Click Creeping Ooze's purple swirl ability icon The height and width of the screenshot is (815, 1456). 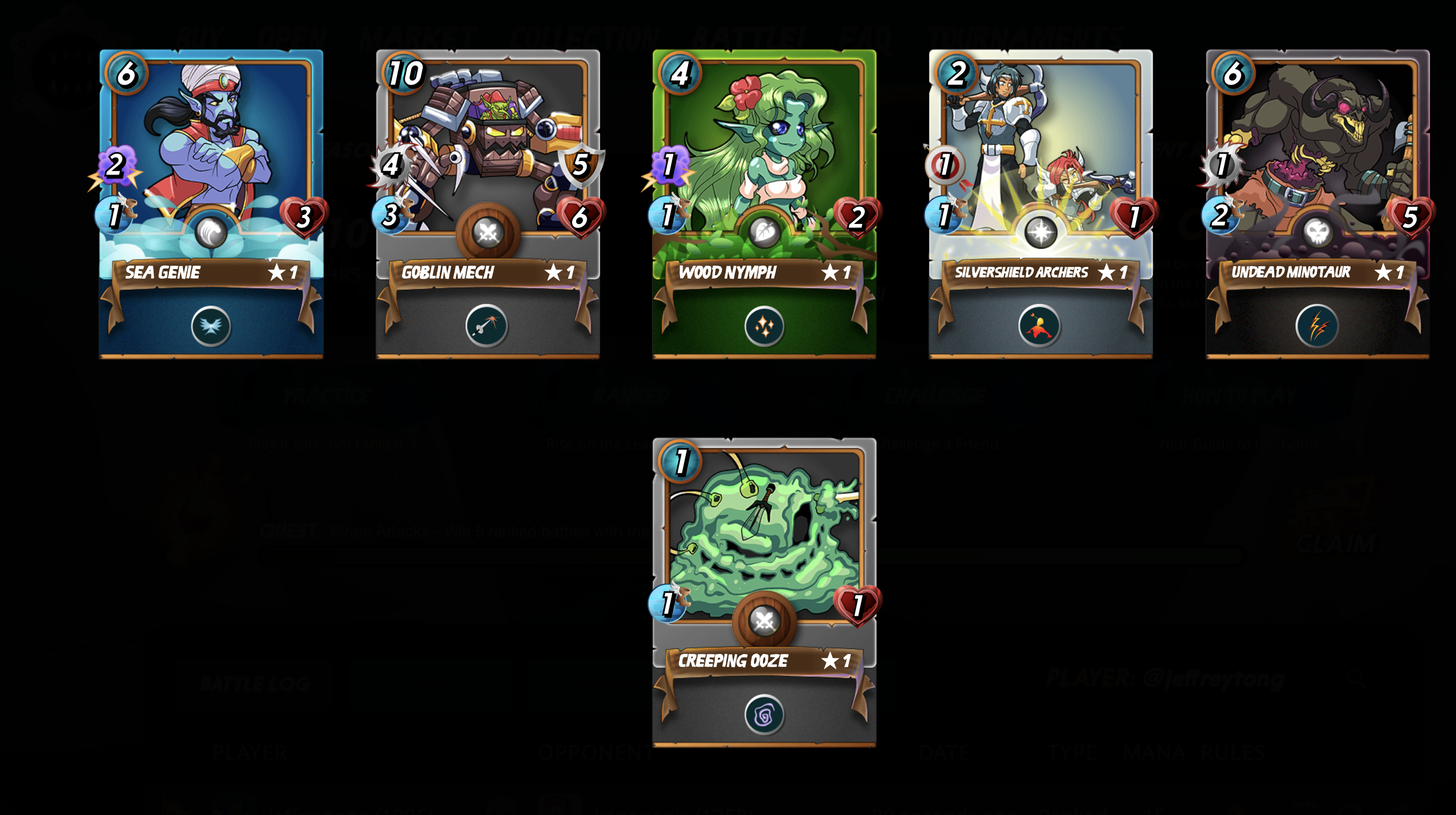point(764,715)
